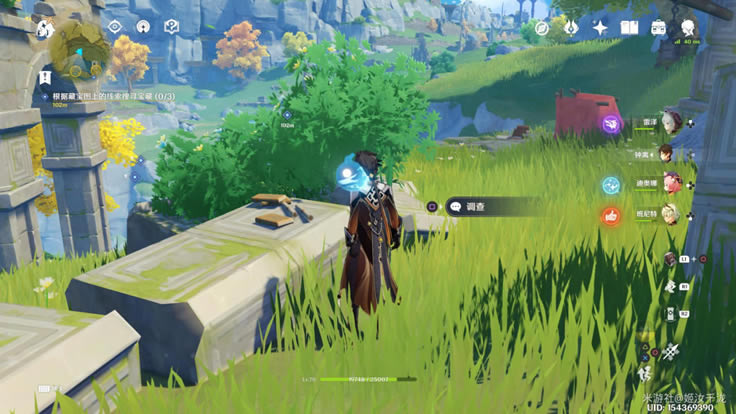Open the compass adventure icon
736x414 pixels.
tap(541, 28)
